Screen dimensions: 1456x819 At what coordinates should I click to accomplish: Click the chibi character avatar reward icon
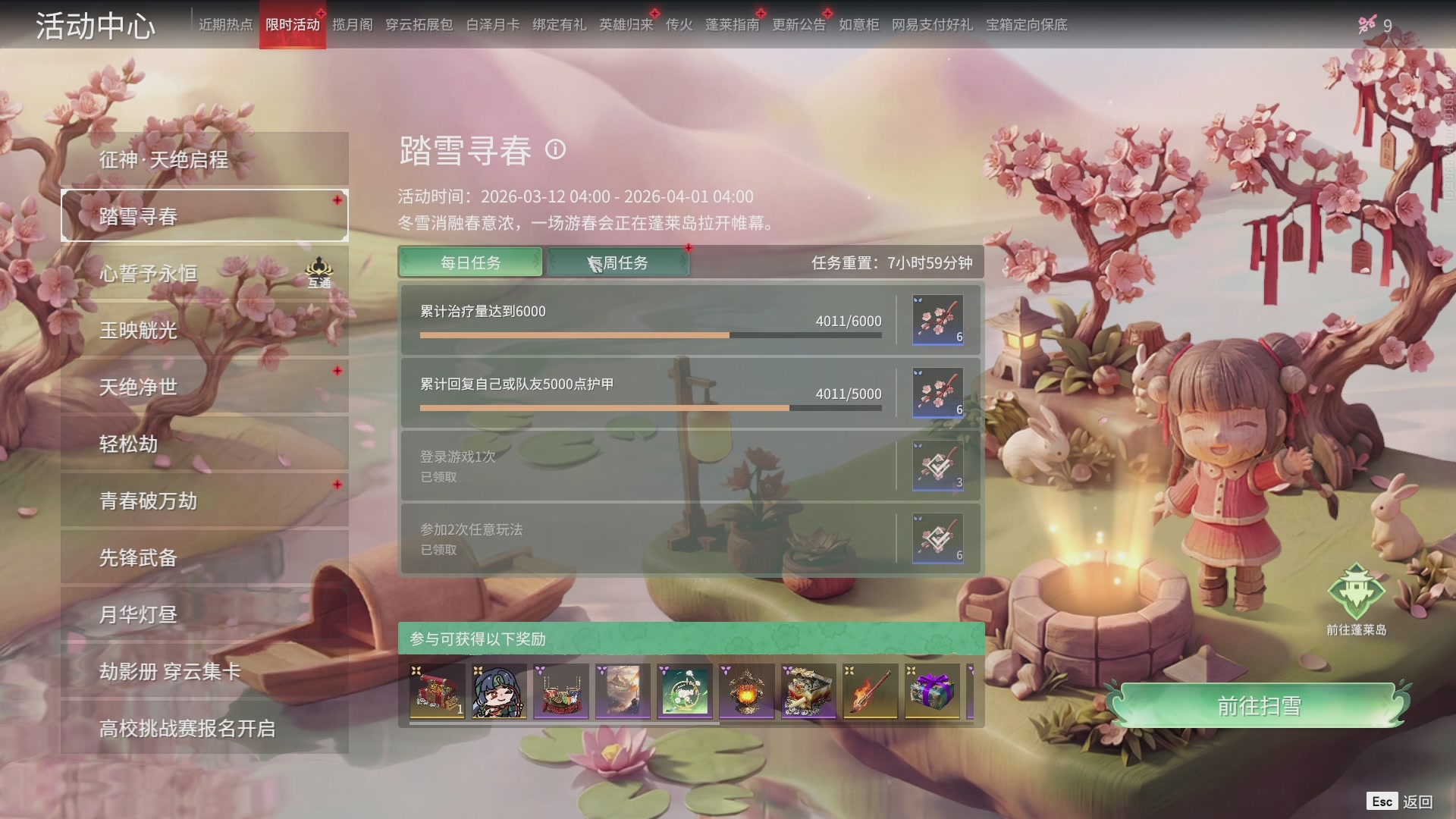[498, 691]
